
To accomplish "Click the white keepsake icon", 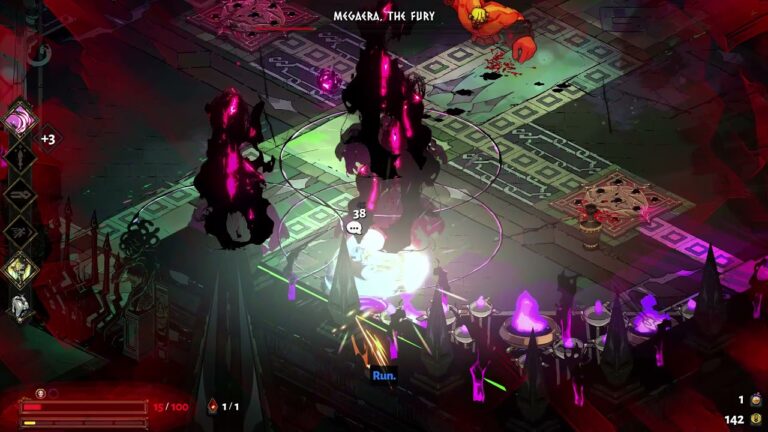I will click(20, 306).
